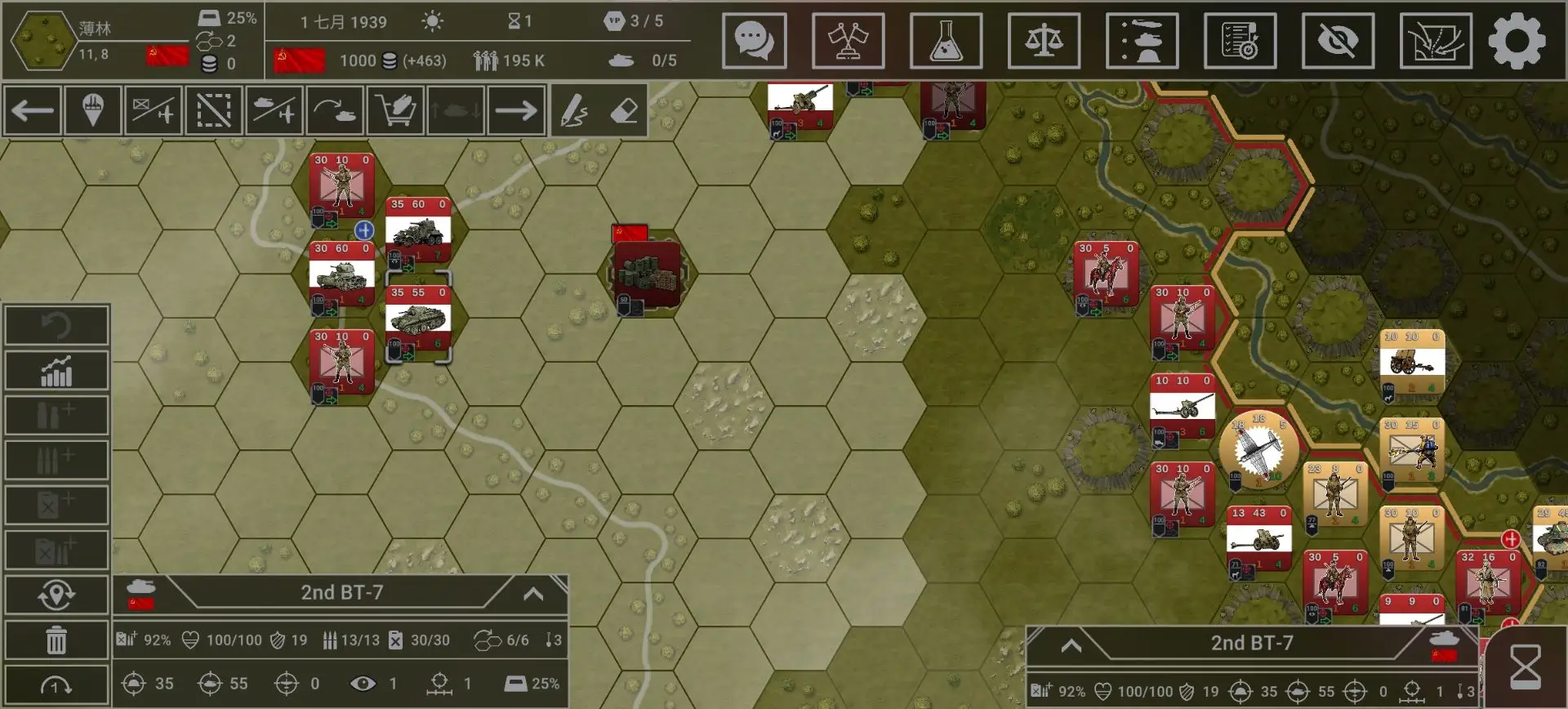Open the strategic map with arrows
This screenshot has width=1568, height=709.
[1436, 40]
